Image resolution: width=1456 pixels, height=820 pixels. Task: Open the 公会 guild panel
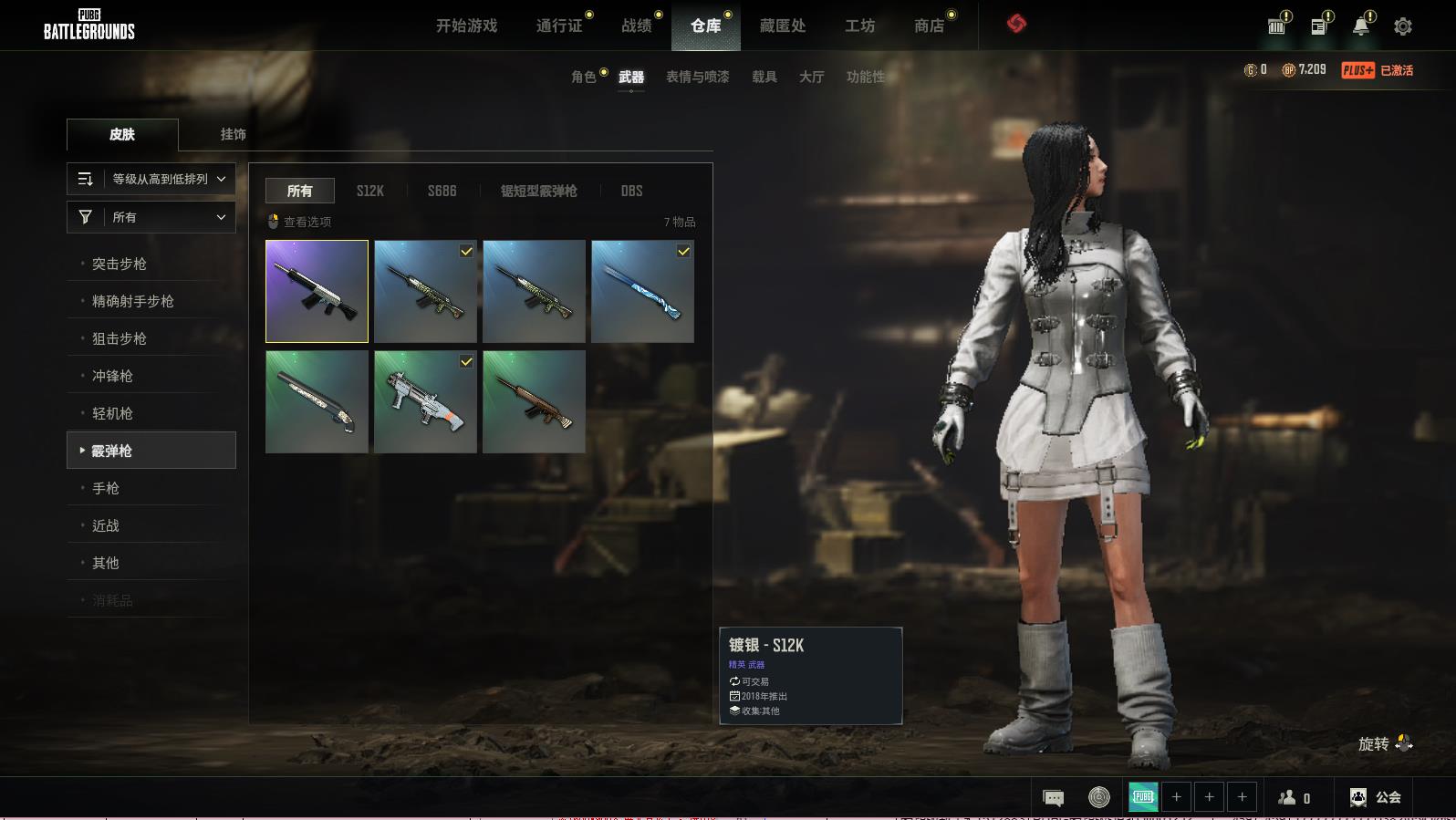click(1376, 797)
